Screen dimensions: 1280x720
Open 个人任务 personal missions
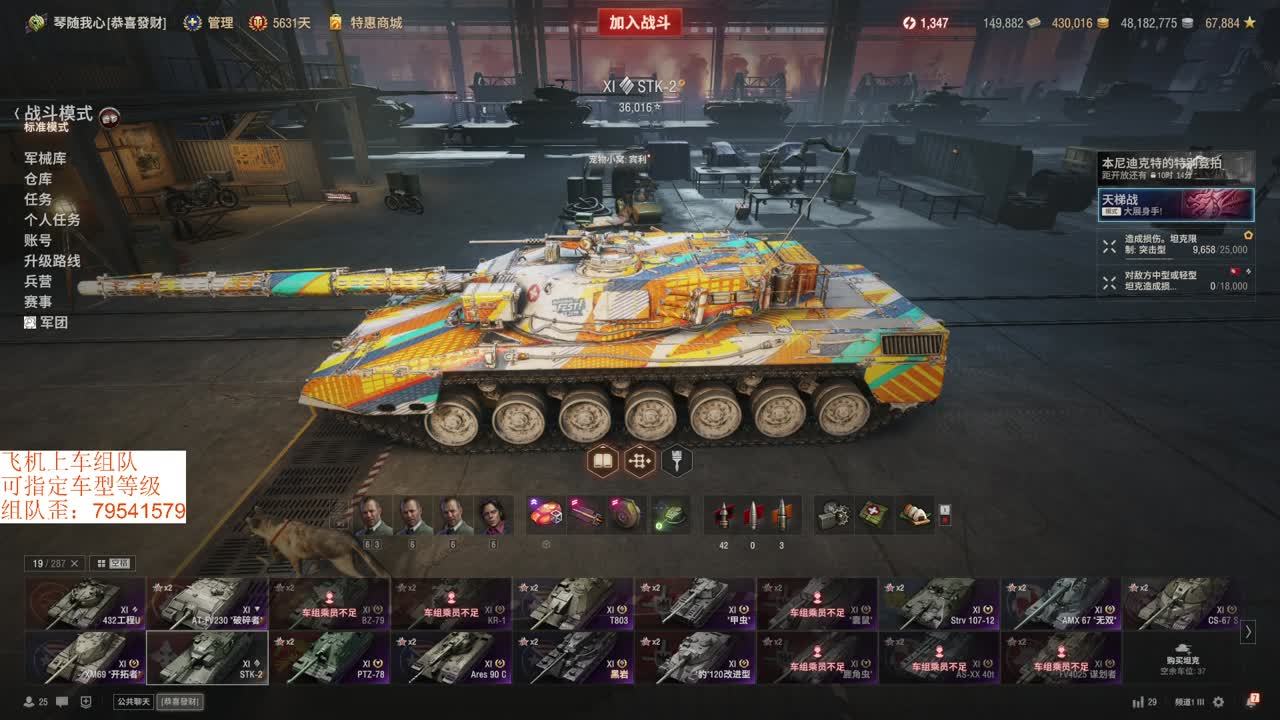tap(52, 219)
